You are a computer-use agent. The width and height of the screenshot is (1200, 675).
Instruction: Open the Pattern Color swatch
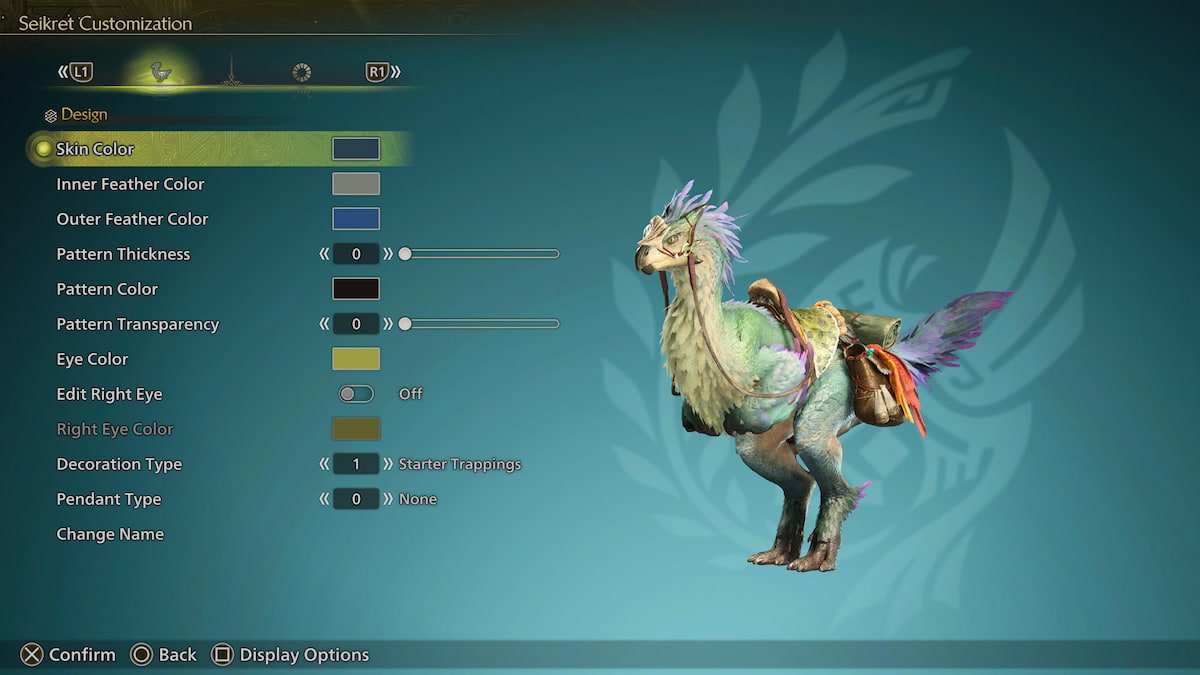click(x=356, y=289)
